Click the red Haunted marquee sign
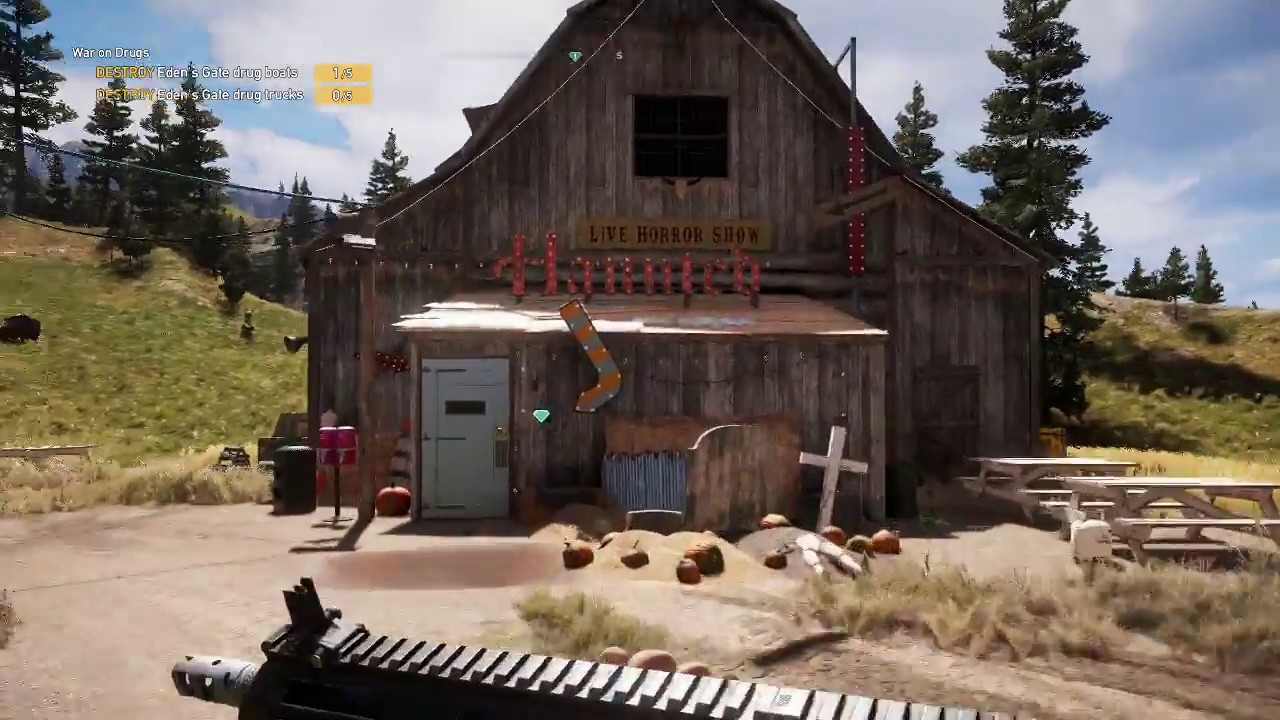This screenshot has width=1280, height=720. click(x=630, y=272)
